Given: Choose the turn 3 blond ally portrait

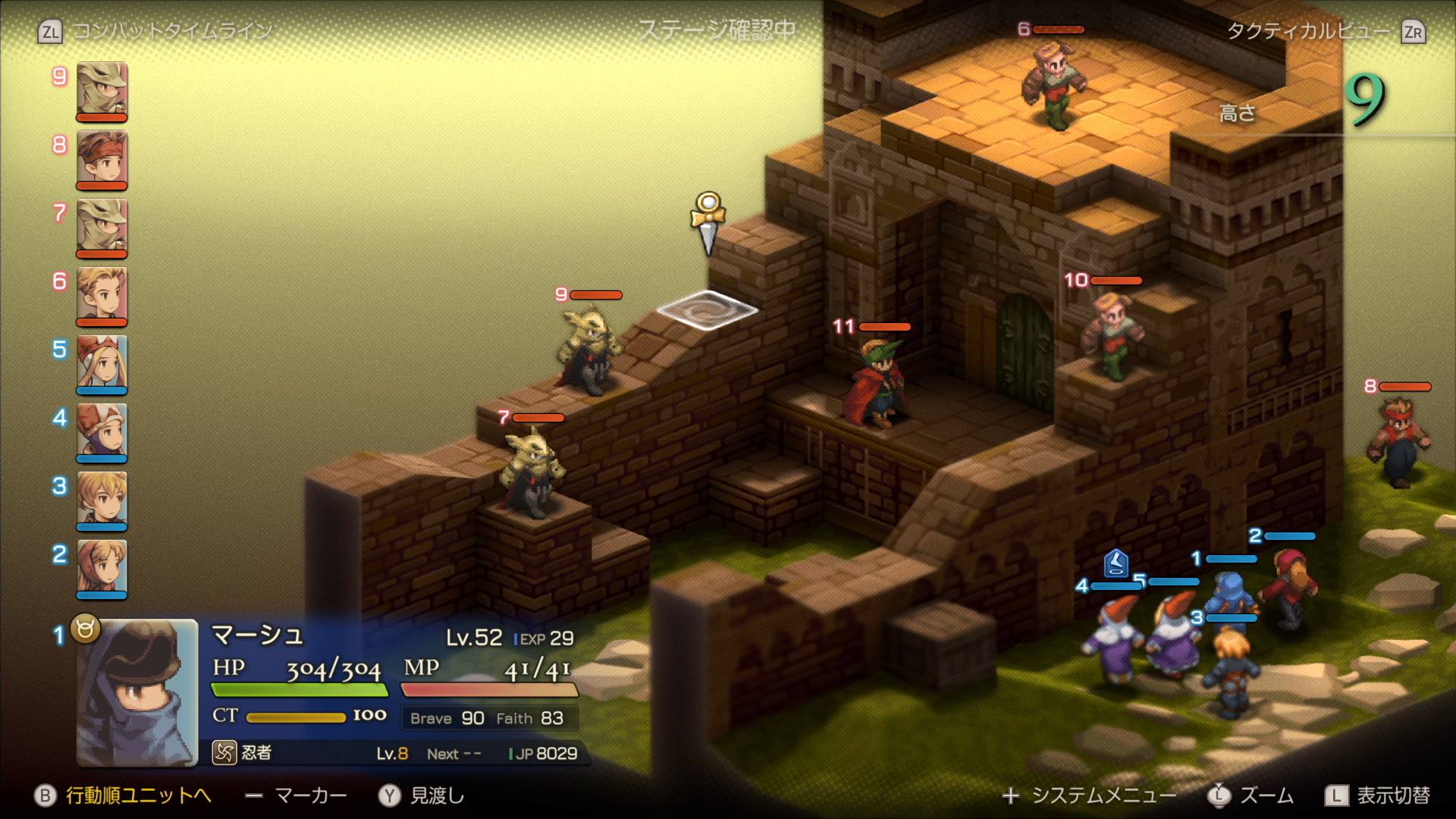Looking at the screenshot, I should click(102, 500).
